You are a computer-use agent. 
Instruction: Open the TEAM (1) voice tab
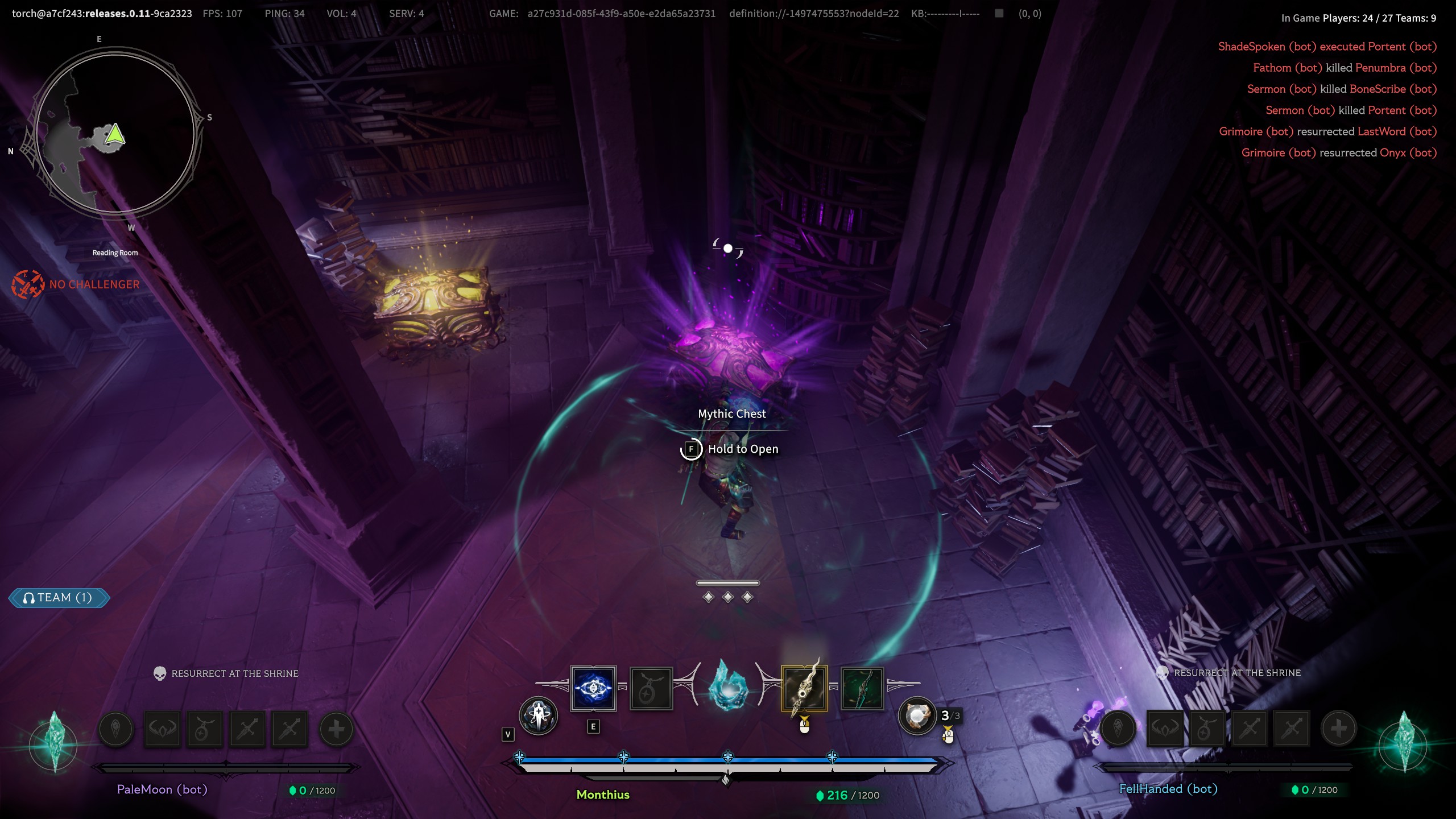59,598
